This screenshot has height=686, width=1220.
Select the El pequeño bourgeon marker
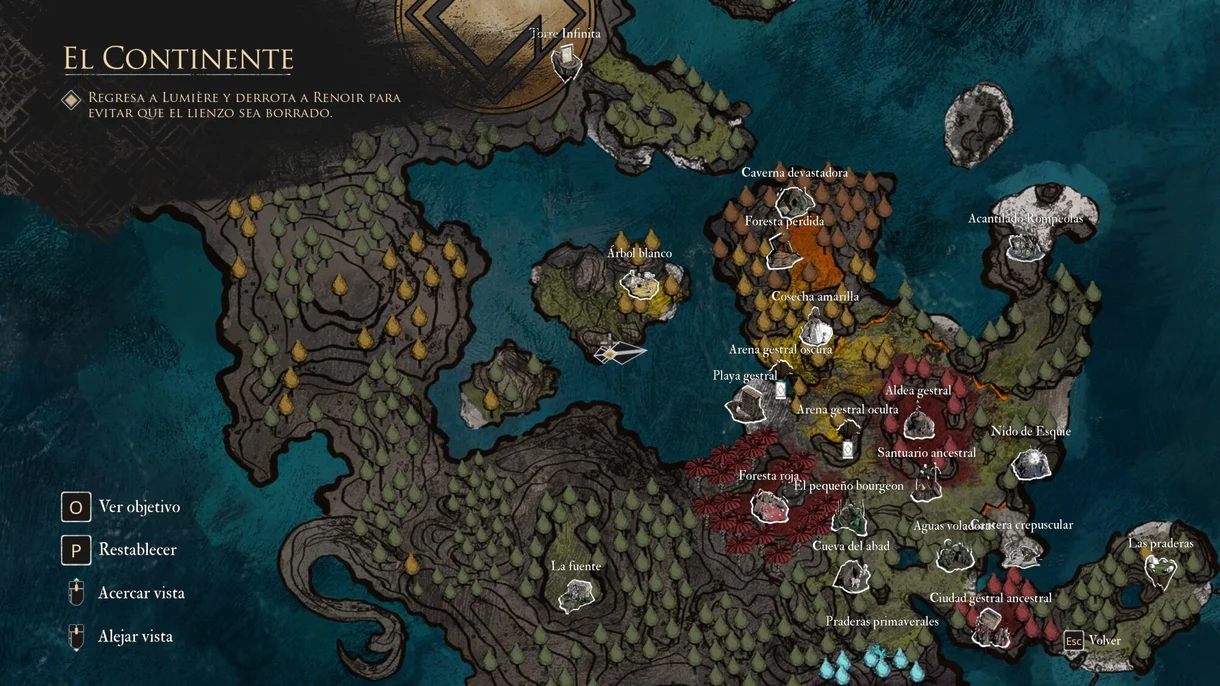point(849,516)
